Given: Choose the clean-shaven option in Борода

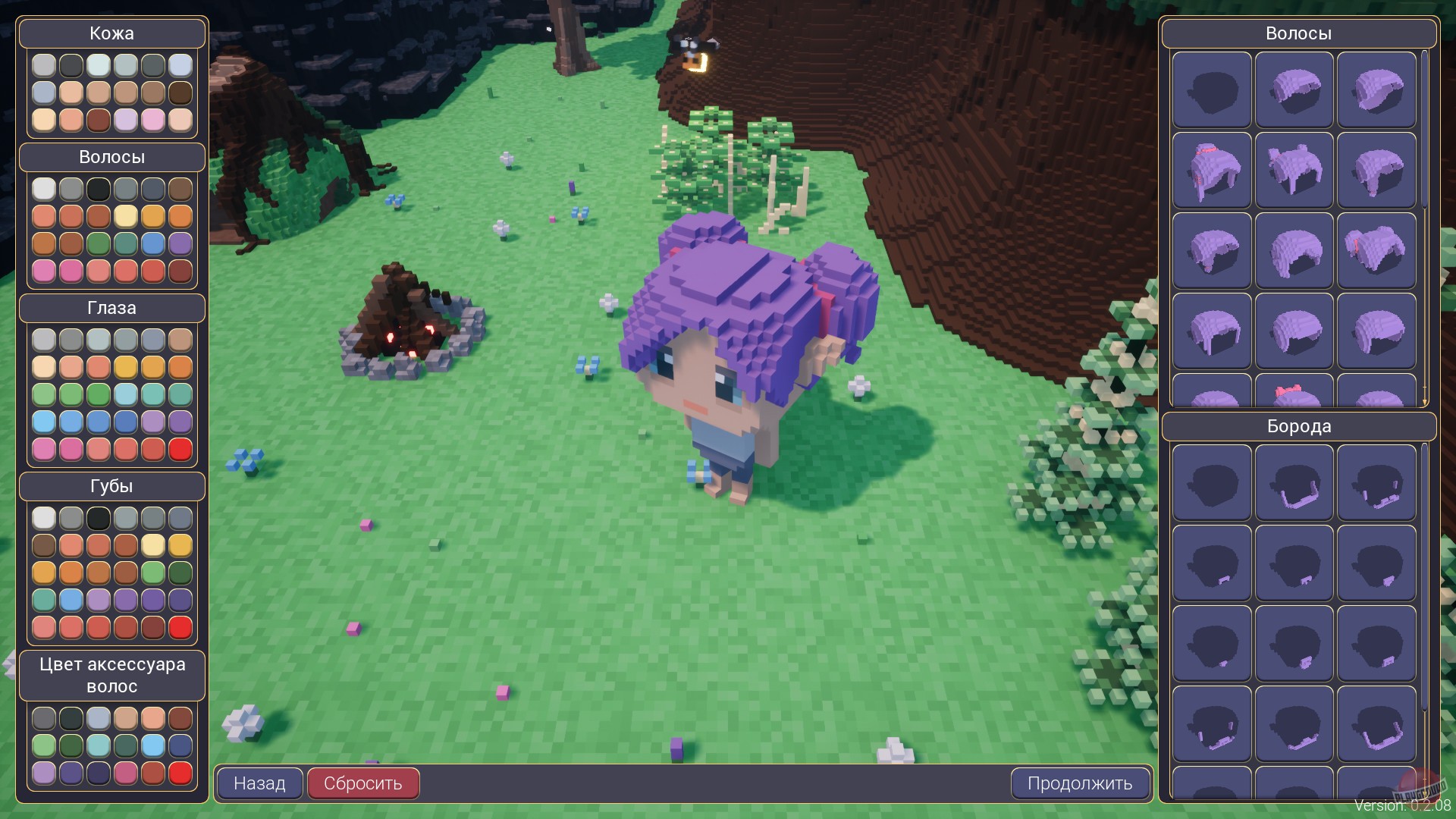Looking at the screenshot, I should (1211, 482).
